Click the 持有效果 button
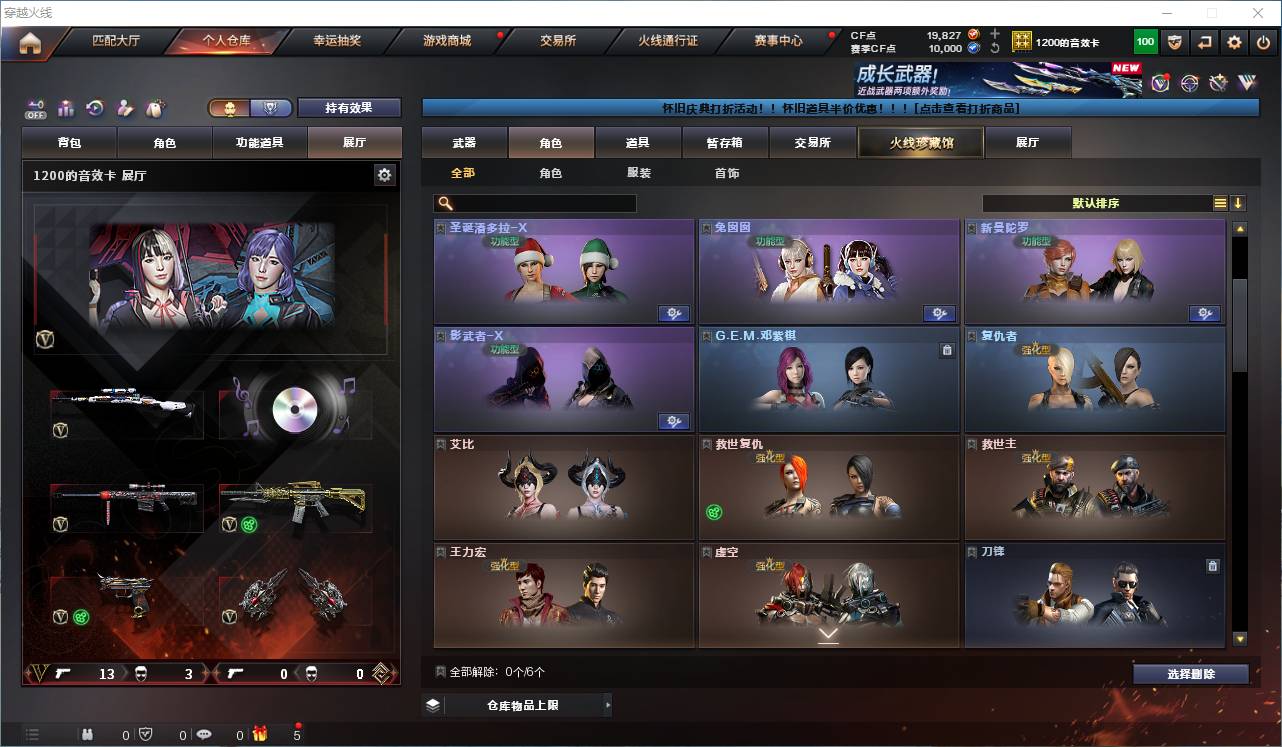 [348, 107]
